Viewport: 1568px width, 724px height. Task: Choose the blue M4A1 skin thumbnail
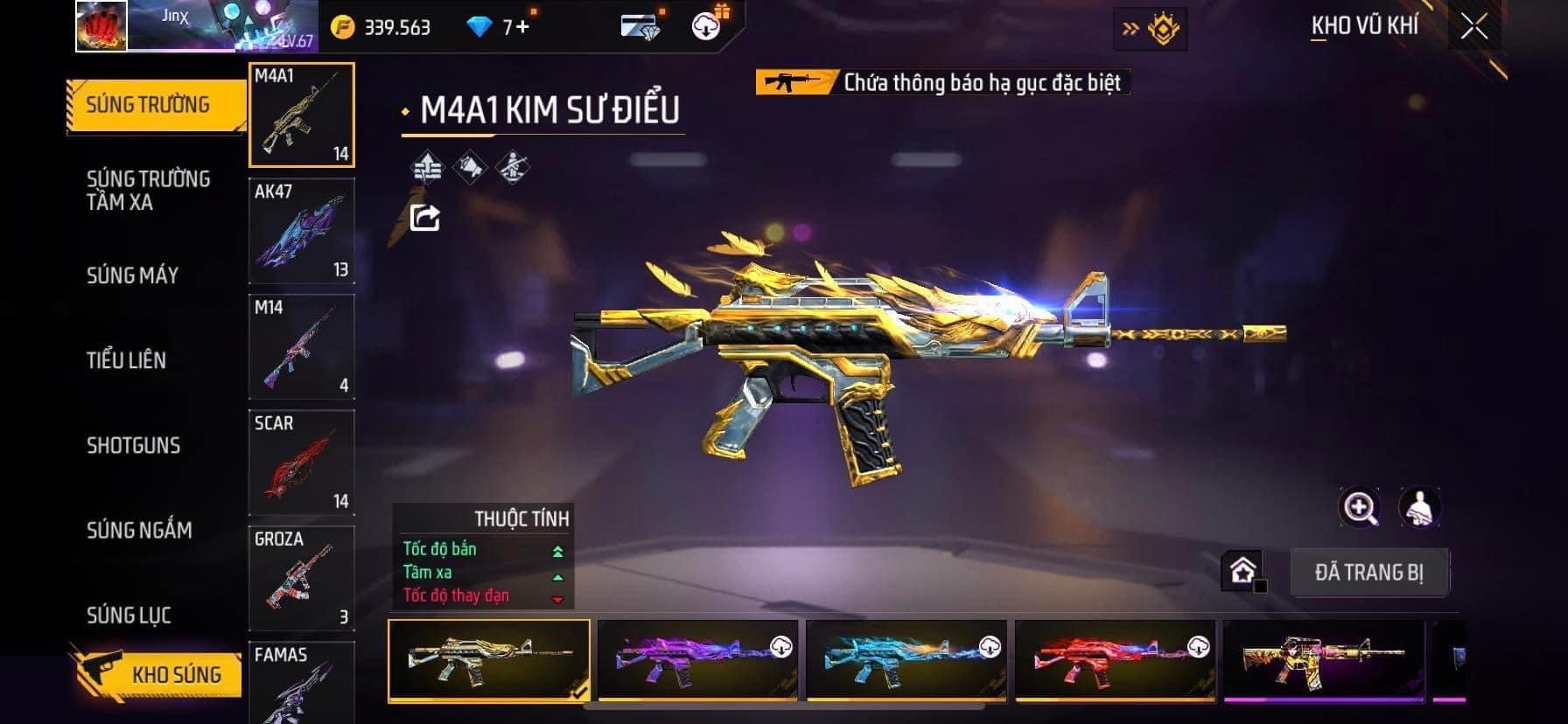click(906, 660)
